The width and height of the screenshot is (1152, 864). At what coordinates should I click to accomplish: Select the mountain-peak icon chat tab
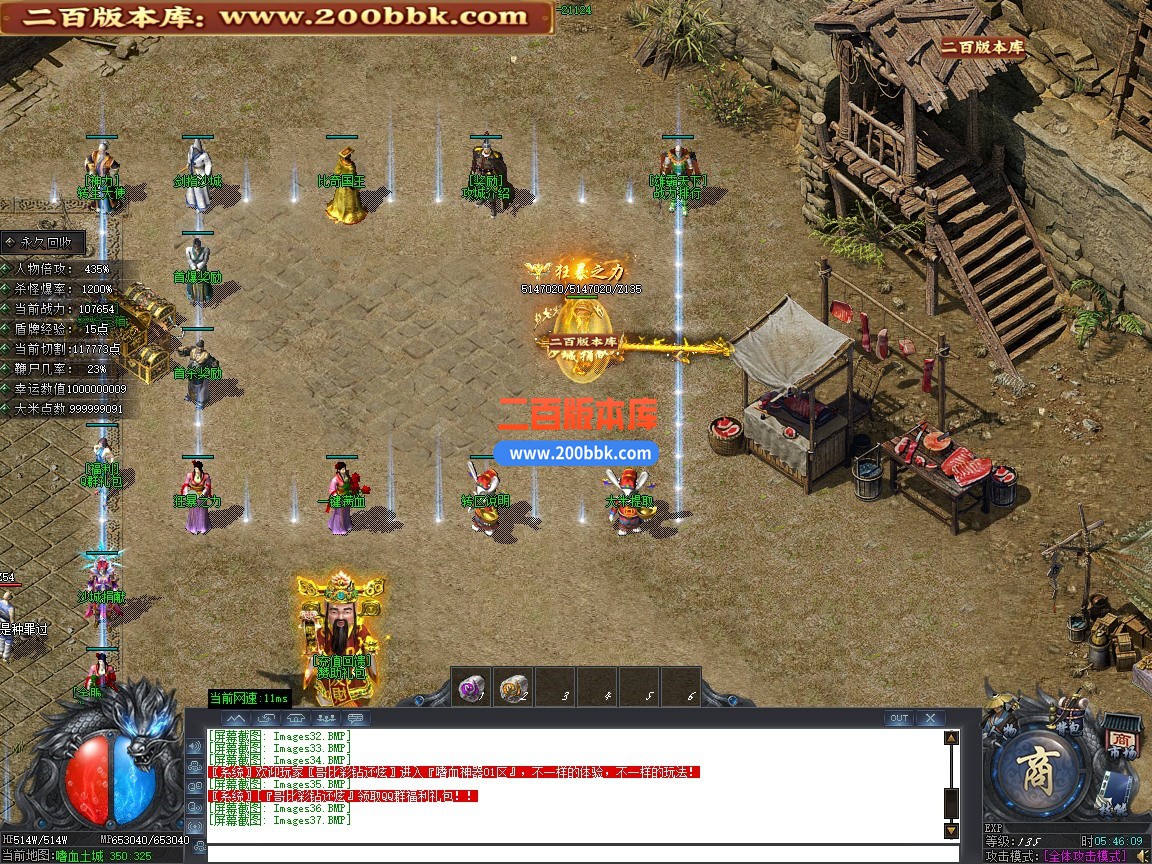pyautogui.click(x=235, y=718)
